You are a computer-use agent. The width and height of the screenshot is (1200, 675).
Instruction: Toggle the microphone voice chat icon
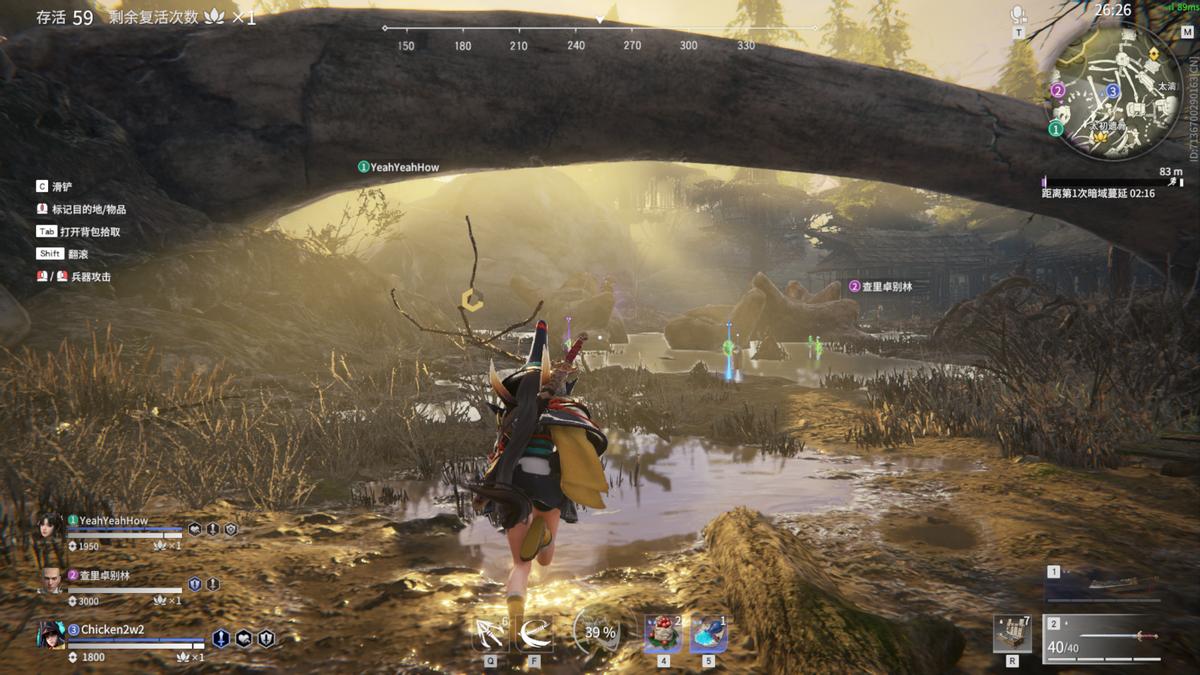pyautogui.click(x=1018, y=14)
